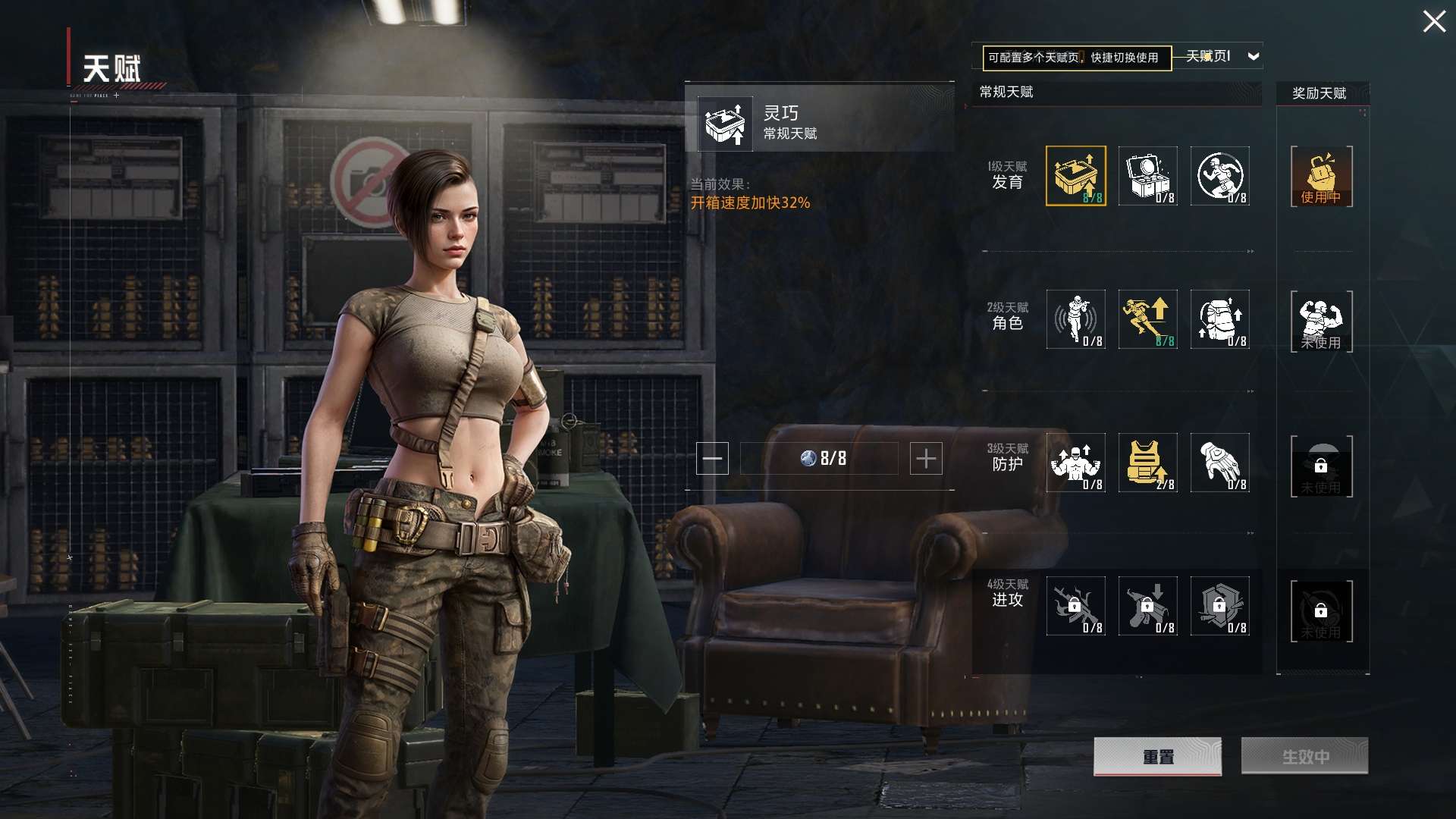Image resolution: width=1456 pixels, height=819 pixels.
Task: Select the magnifying glass crate talent
Action: point(1147,176)
